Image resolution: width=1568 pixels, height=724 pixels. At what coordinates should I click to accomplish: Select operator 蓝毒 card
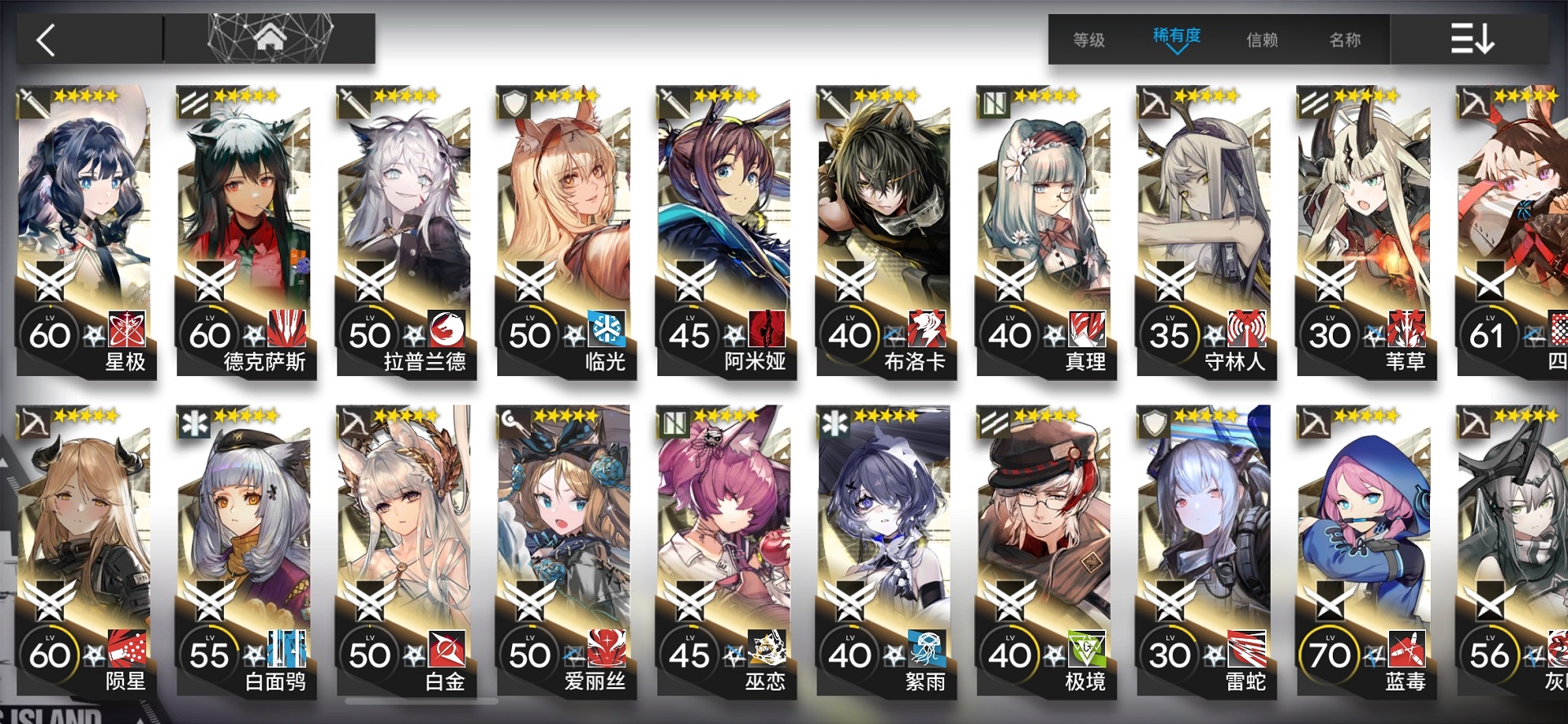point(1365,549)
